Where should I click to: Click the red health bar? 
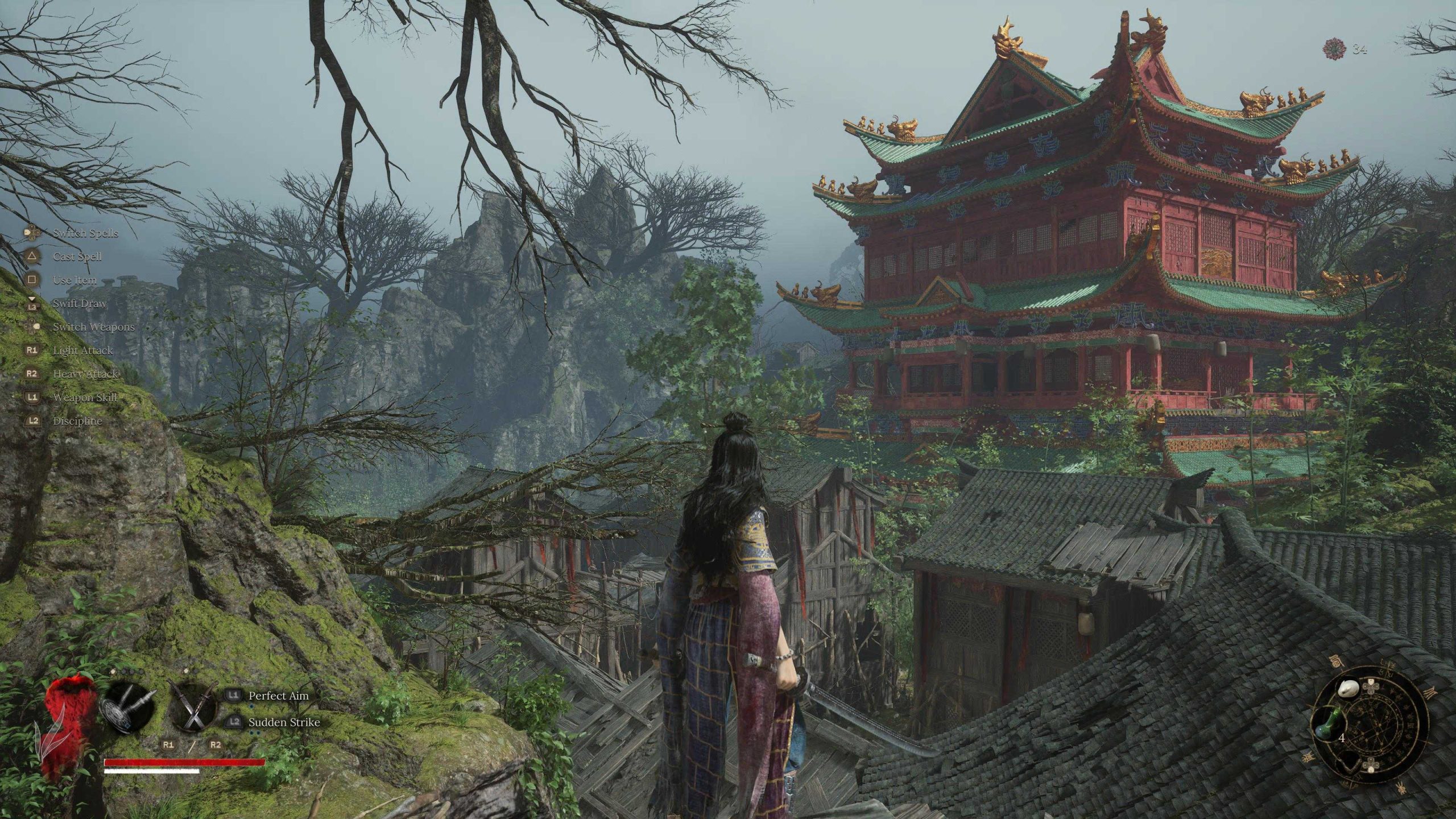point(184,762)
